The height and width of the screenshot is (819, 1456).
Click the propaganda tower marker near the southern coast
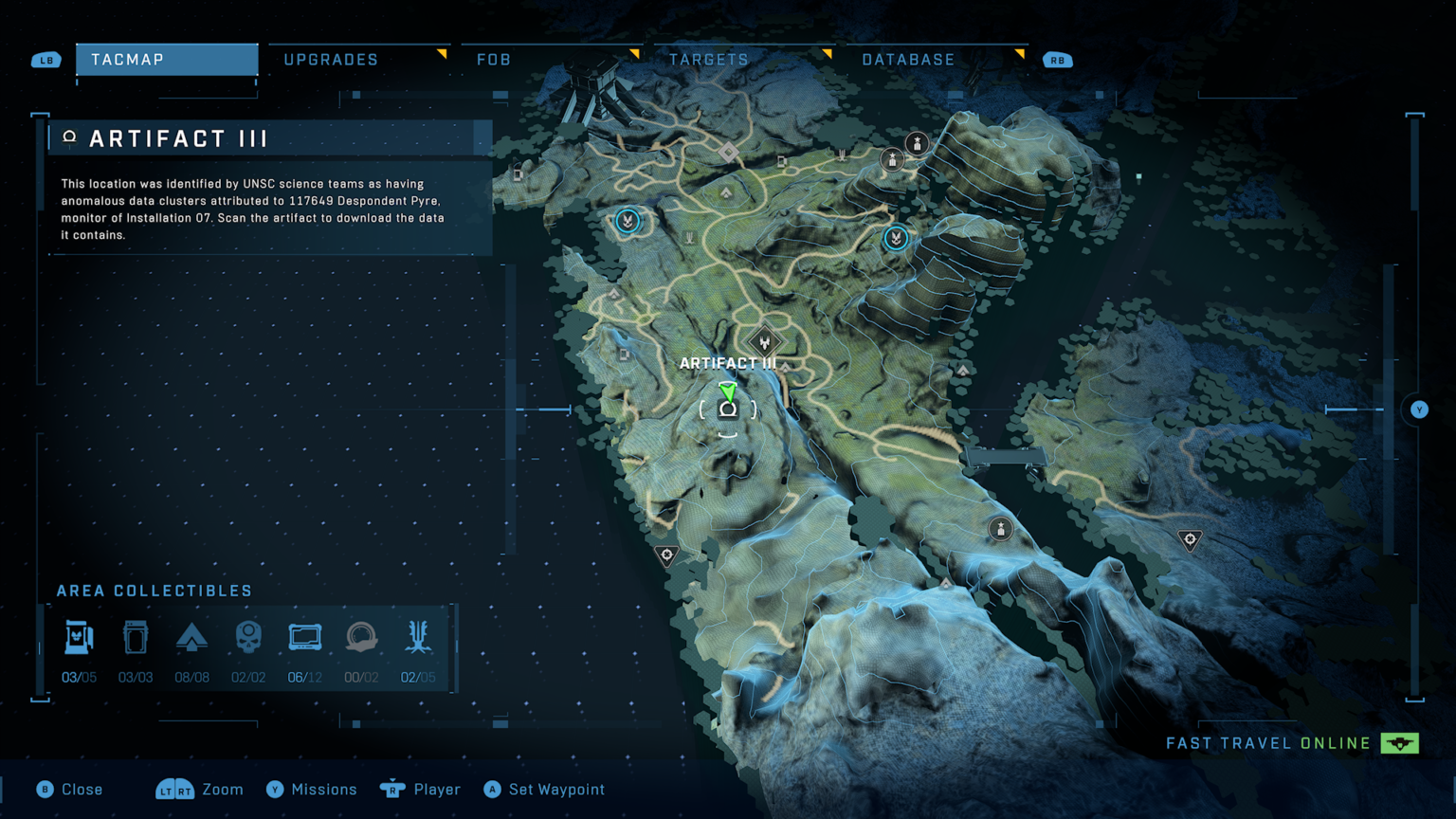[666, 555]
